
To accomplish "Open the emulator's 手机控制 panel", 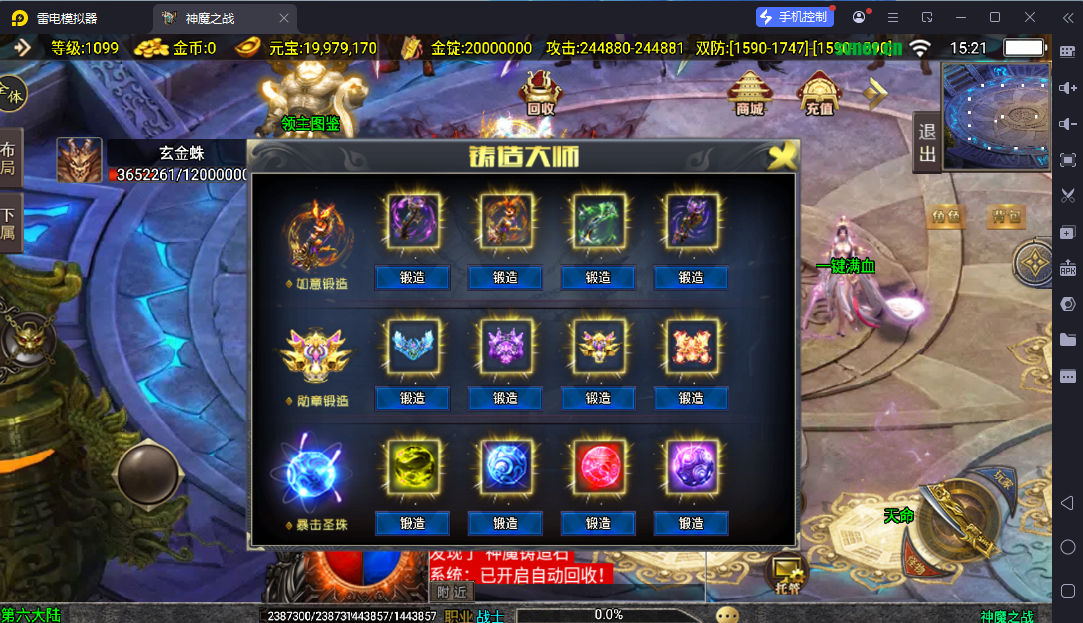I will (x=793, y=17).
